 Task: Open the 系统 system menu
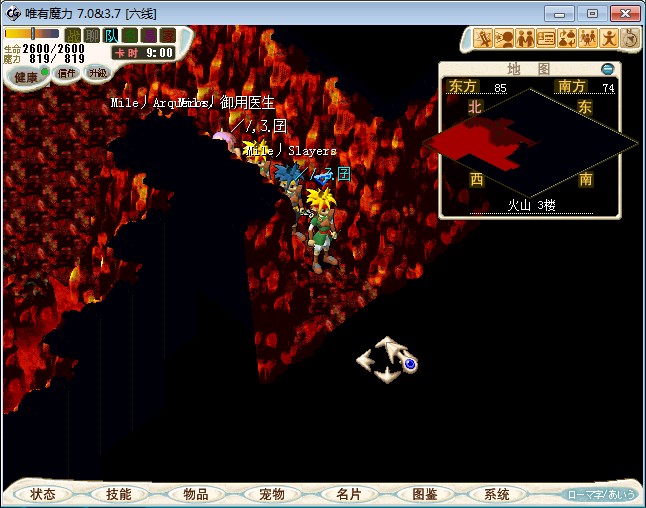(497, 494)
